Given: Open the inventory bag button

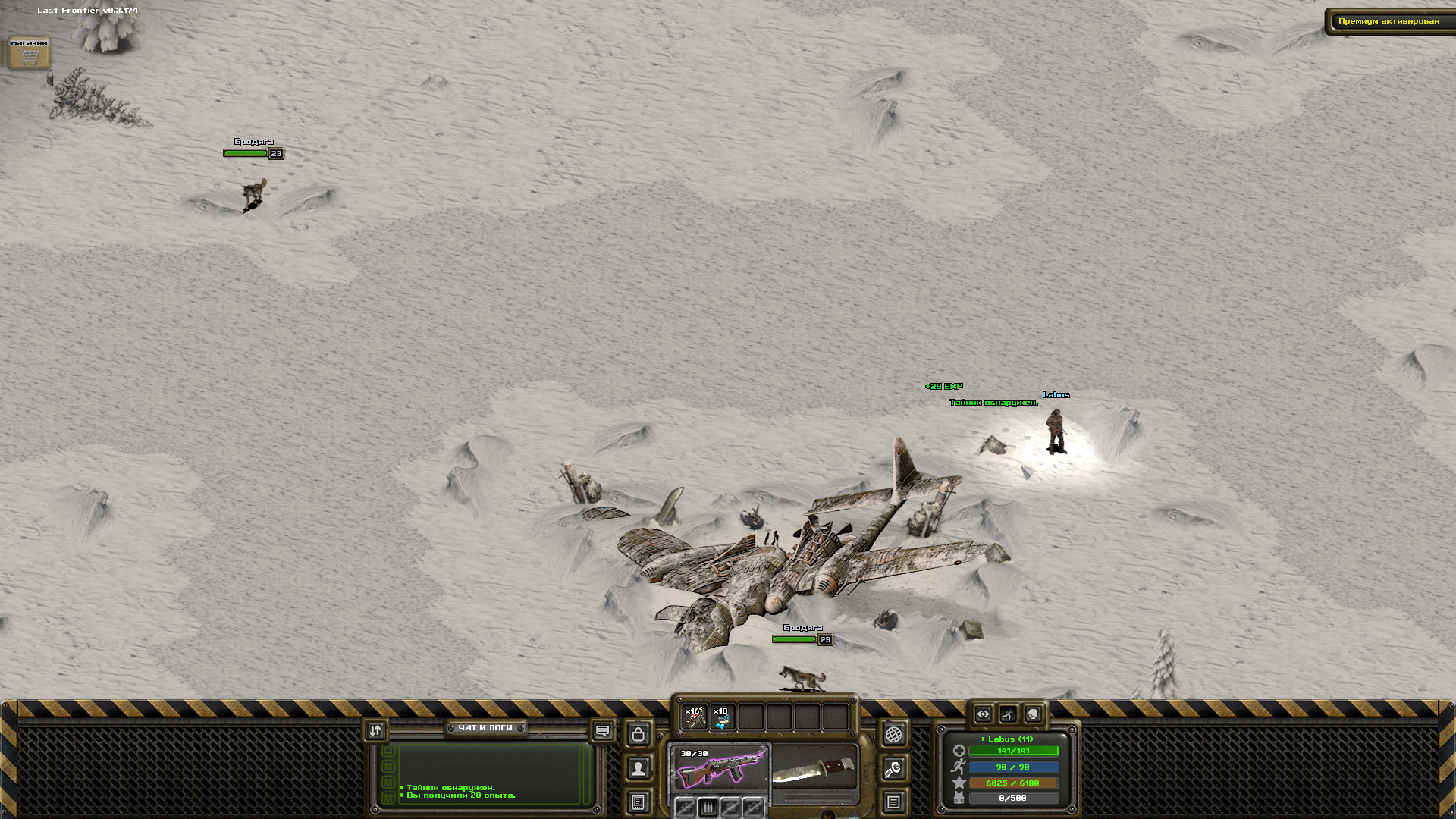Looking at the screenshot, I should click(639, 734).
